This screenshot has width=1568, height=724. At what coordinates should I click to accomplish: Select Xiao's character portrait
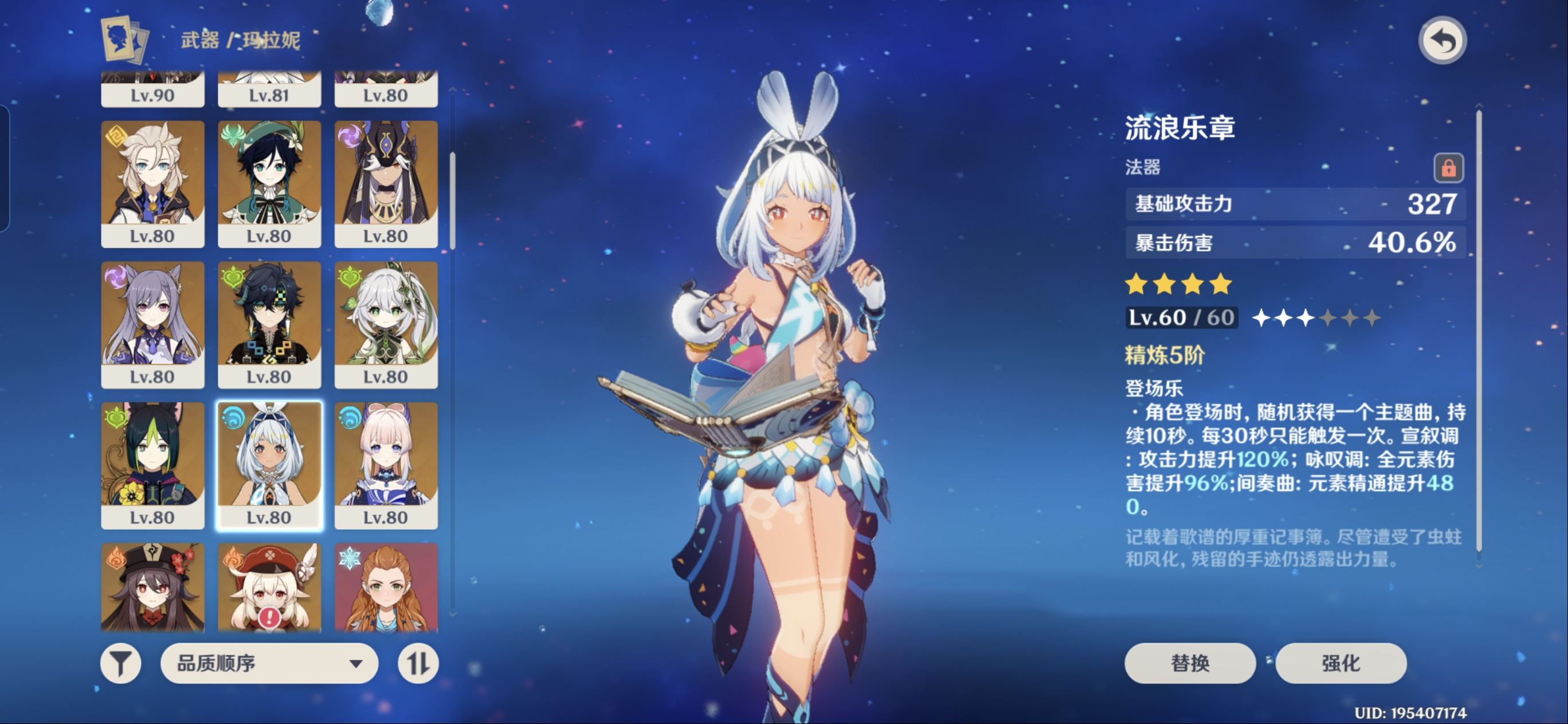pos(269,324)
